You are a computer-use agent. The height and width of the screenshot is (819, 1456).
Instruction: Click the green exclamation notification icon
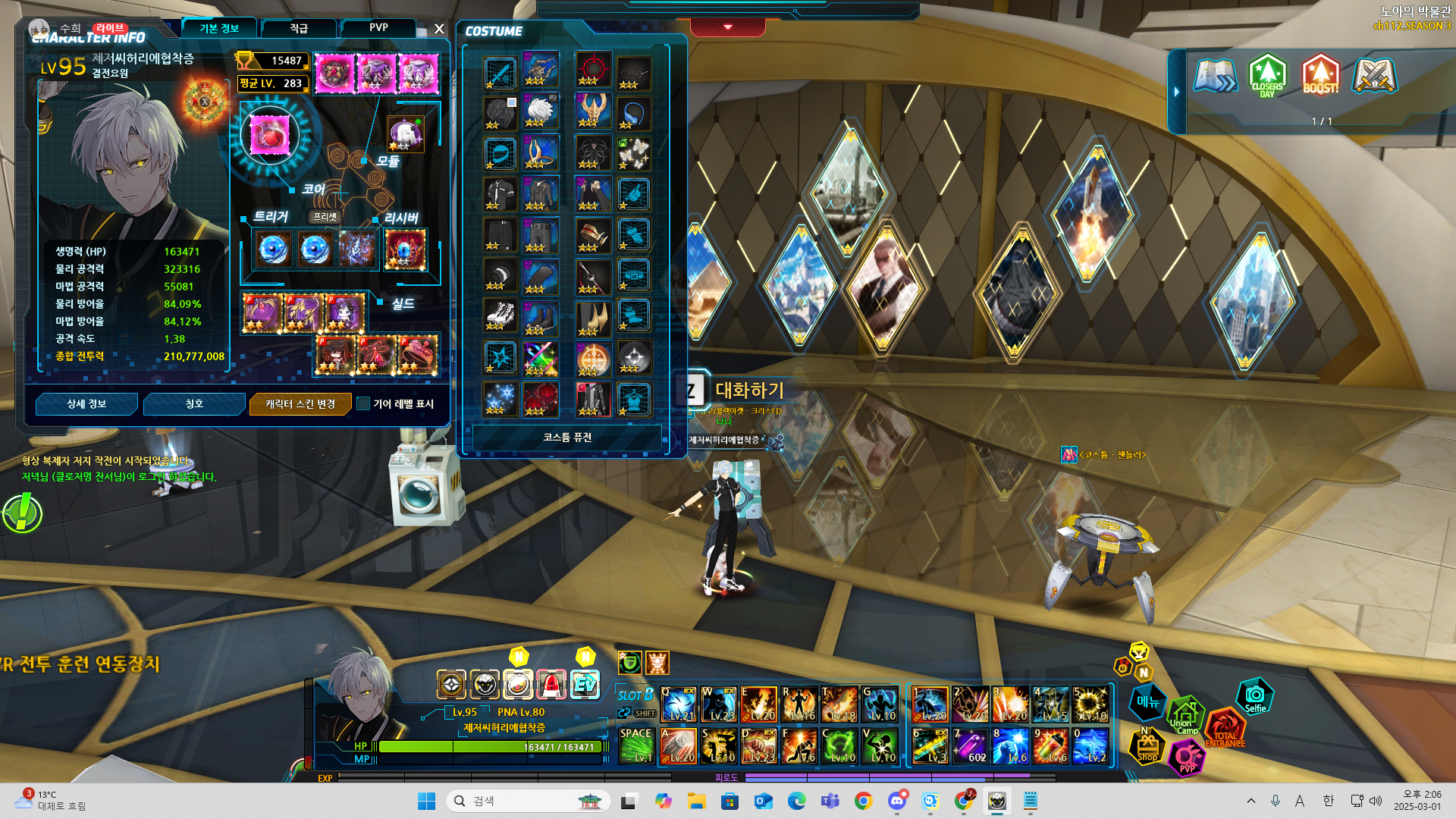pos(23,513)
